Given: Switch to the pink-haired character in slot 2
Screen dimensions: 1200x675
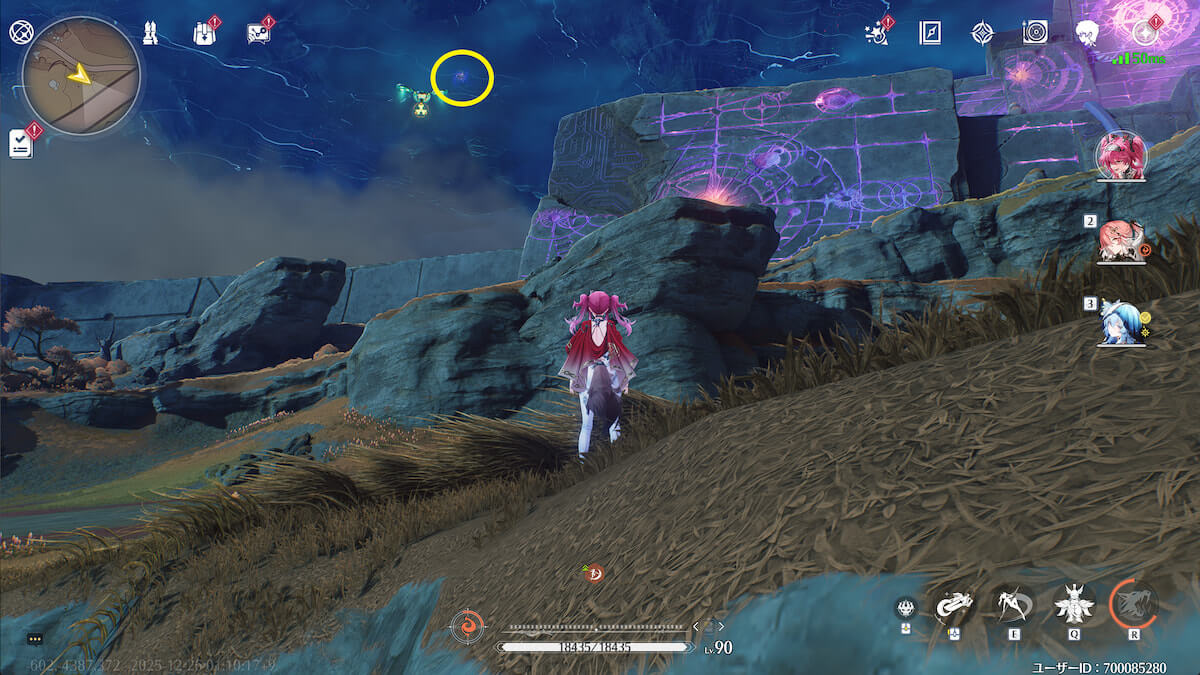Looking at the screenshot, I should [1118, 241].
